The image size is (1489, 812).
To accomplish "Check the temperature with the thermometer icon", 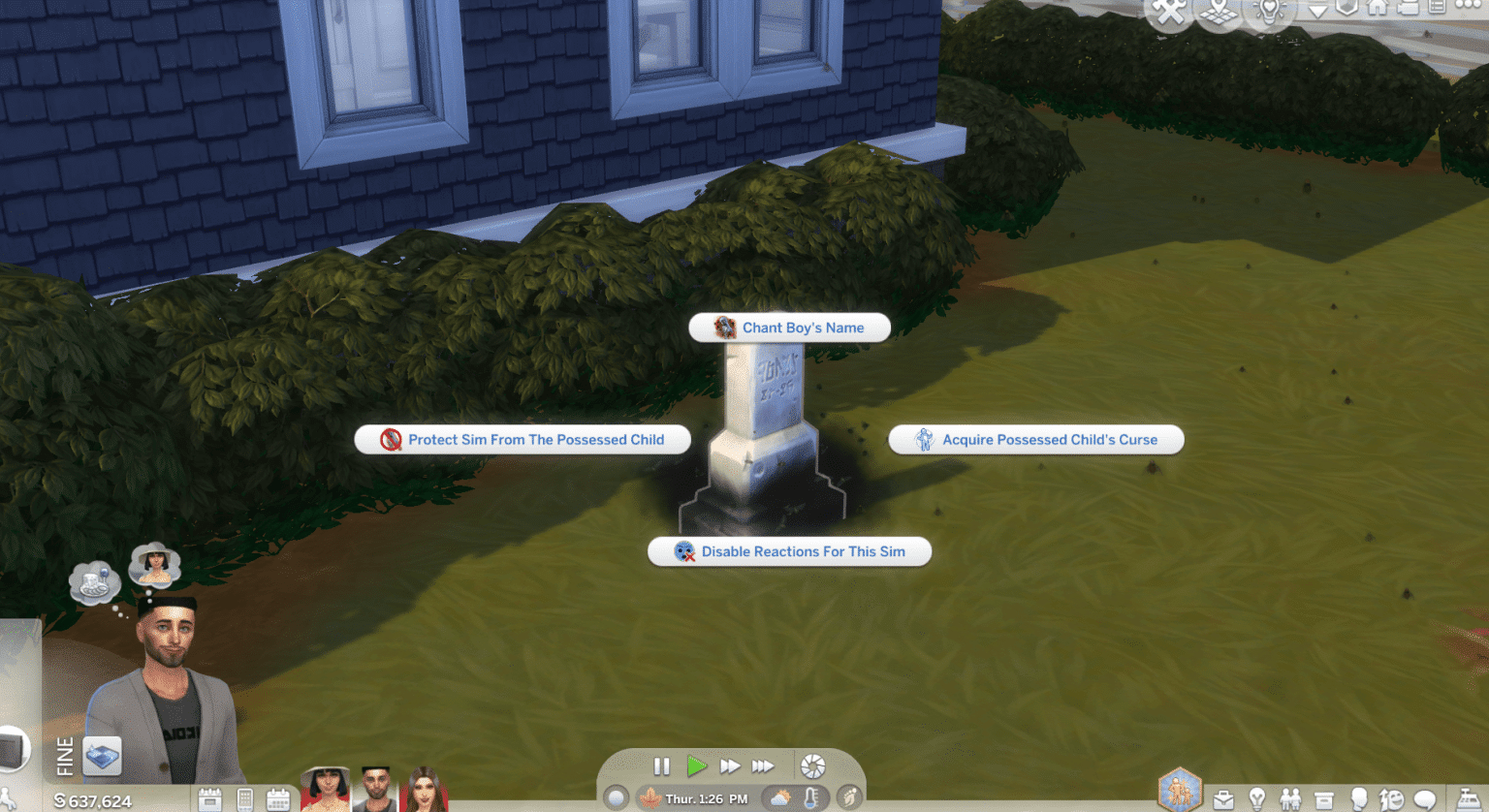I will 811,797.
